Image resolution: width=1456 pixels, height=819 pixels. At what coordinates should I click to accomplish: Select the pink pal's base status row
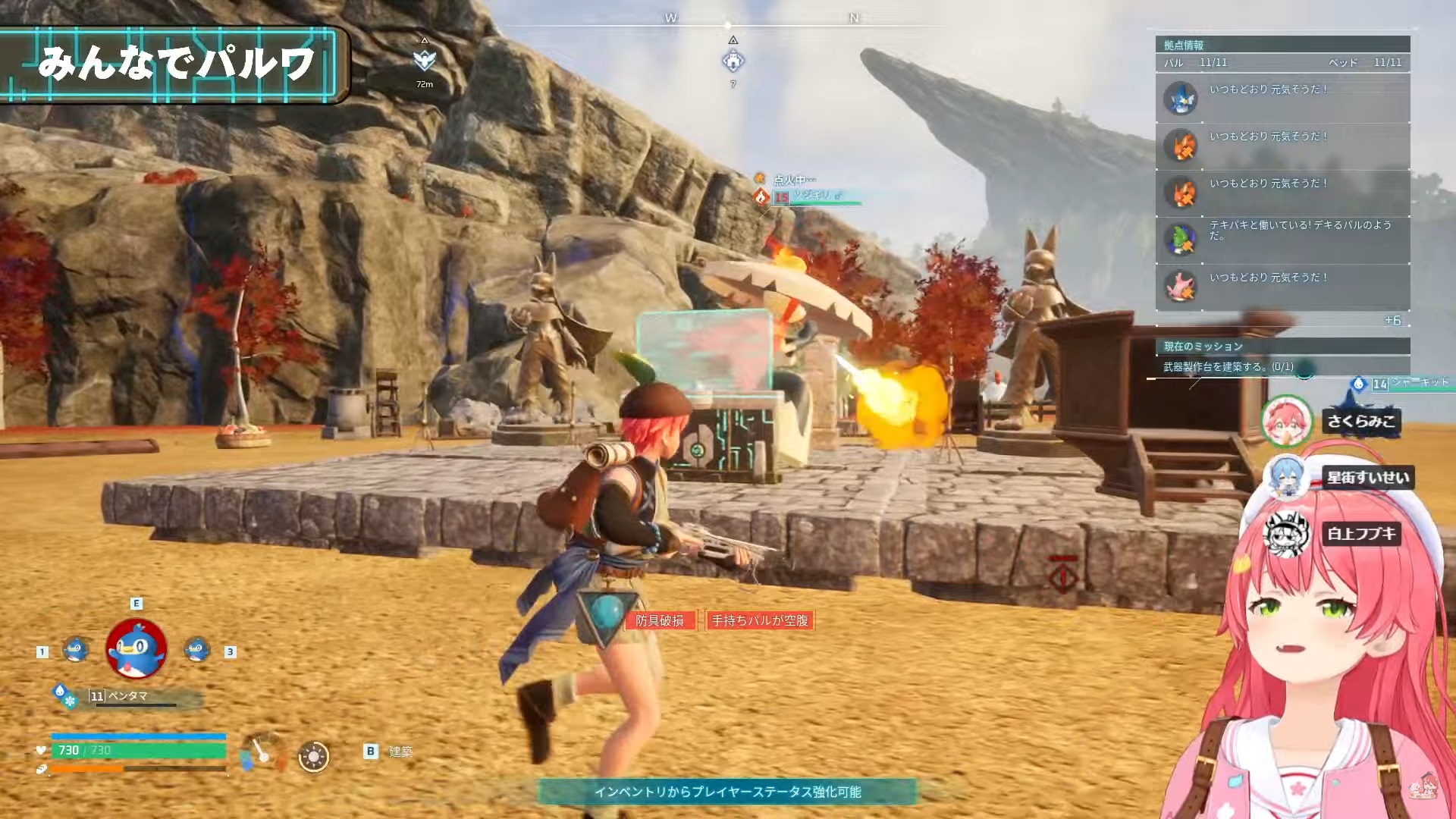[1282, 287]
